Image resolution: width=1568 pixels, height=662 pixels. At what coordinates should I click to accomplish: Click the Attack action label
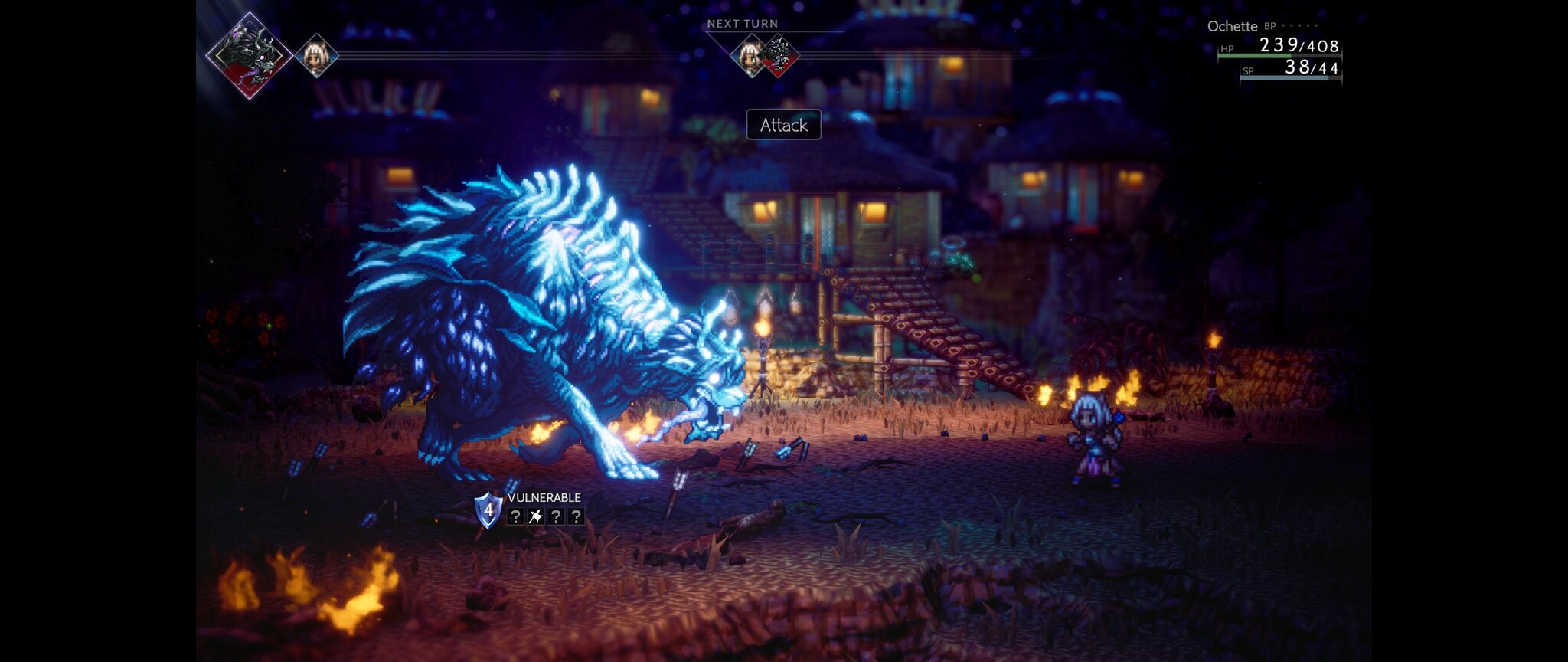click(783, 125)
